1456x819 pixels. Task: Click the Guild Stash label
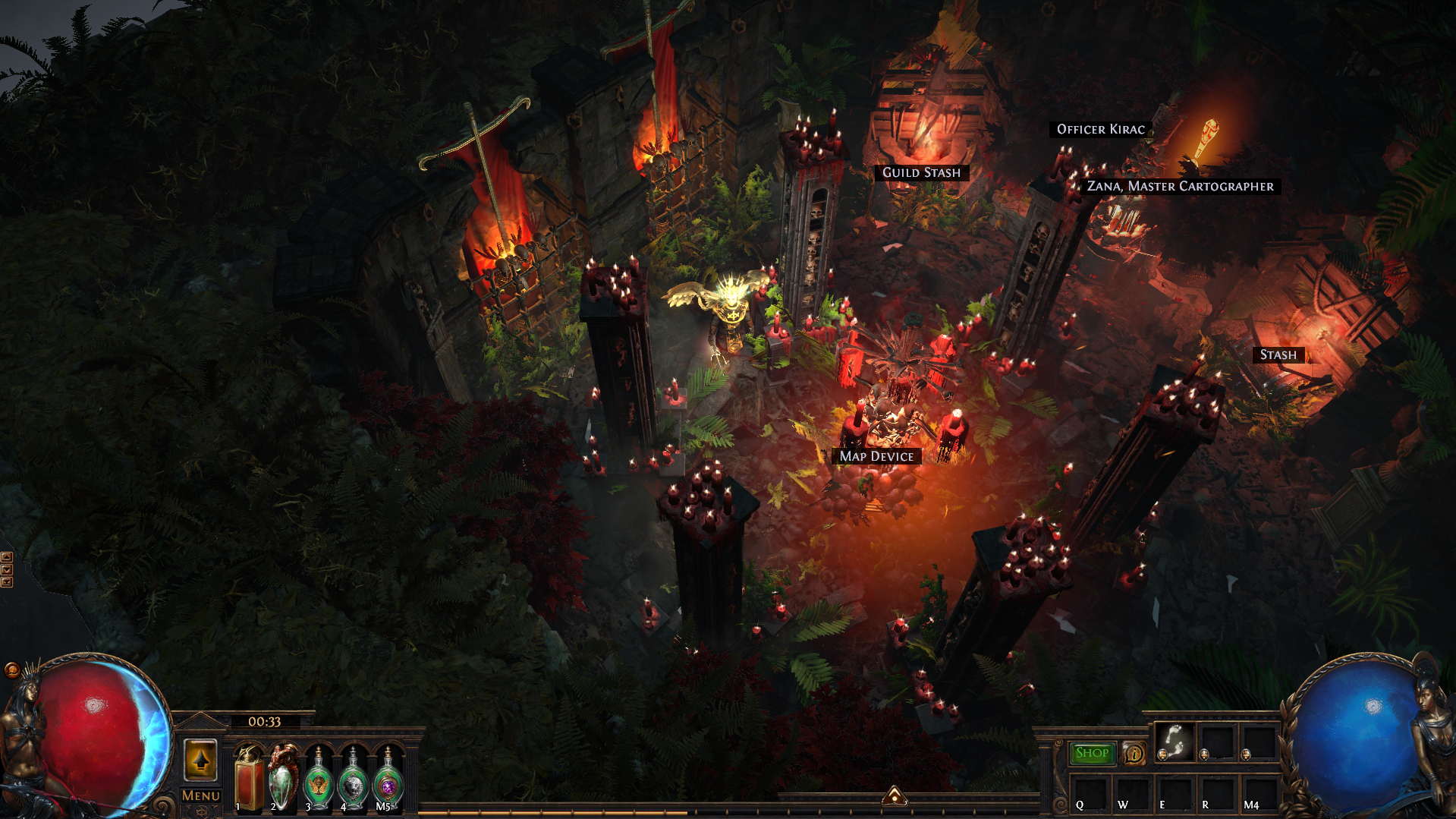921,172
